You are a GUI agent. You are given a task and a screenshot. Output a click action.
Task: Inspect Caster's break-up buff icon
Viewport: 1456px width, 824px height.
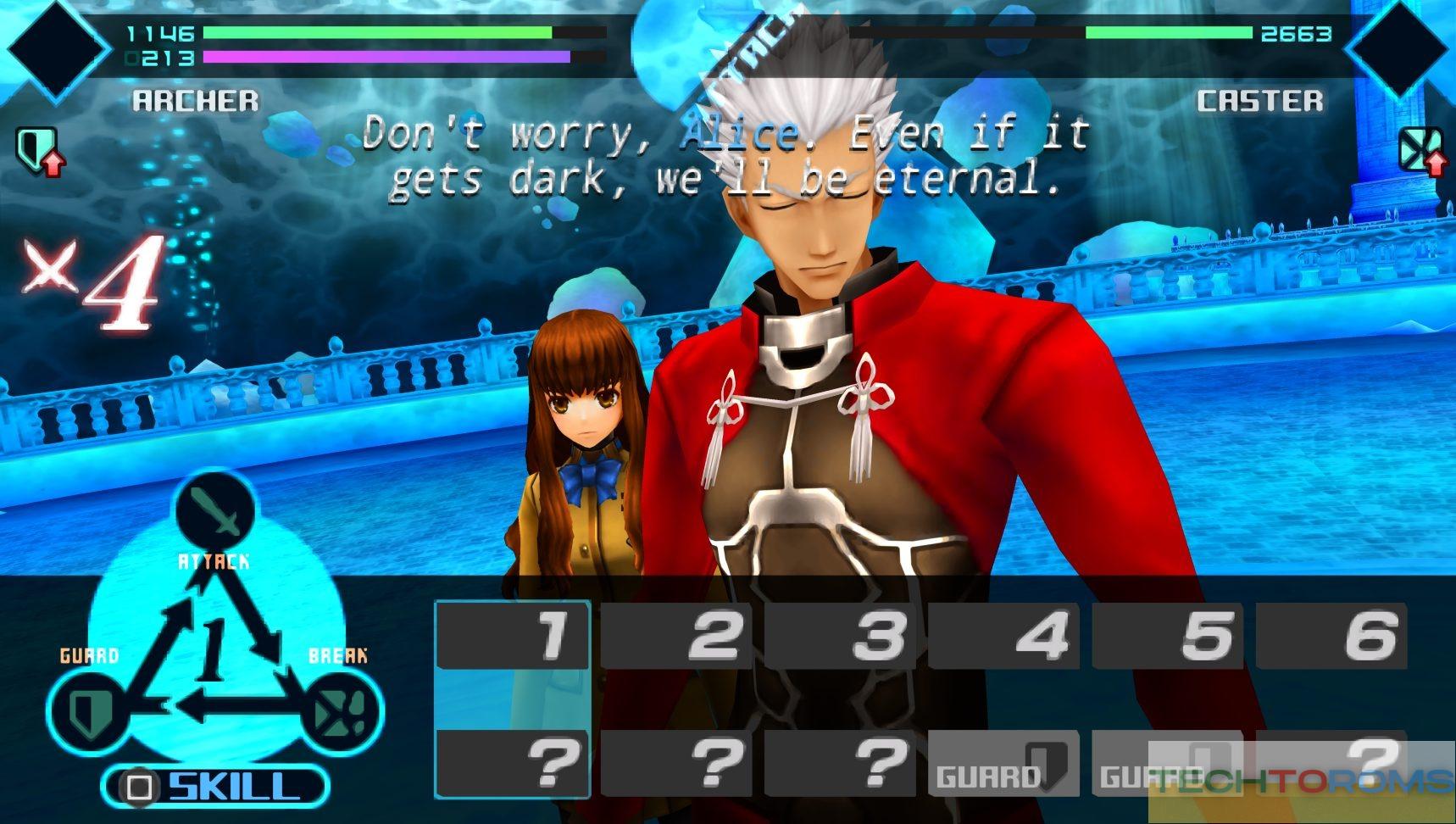(1420, 150)
